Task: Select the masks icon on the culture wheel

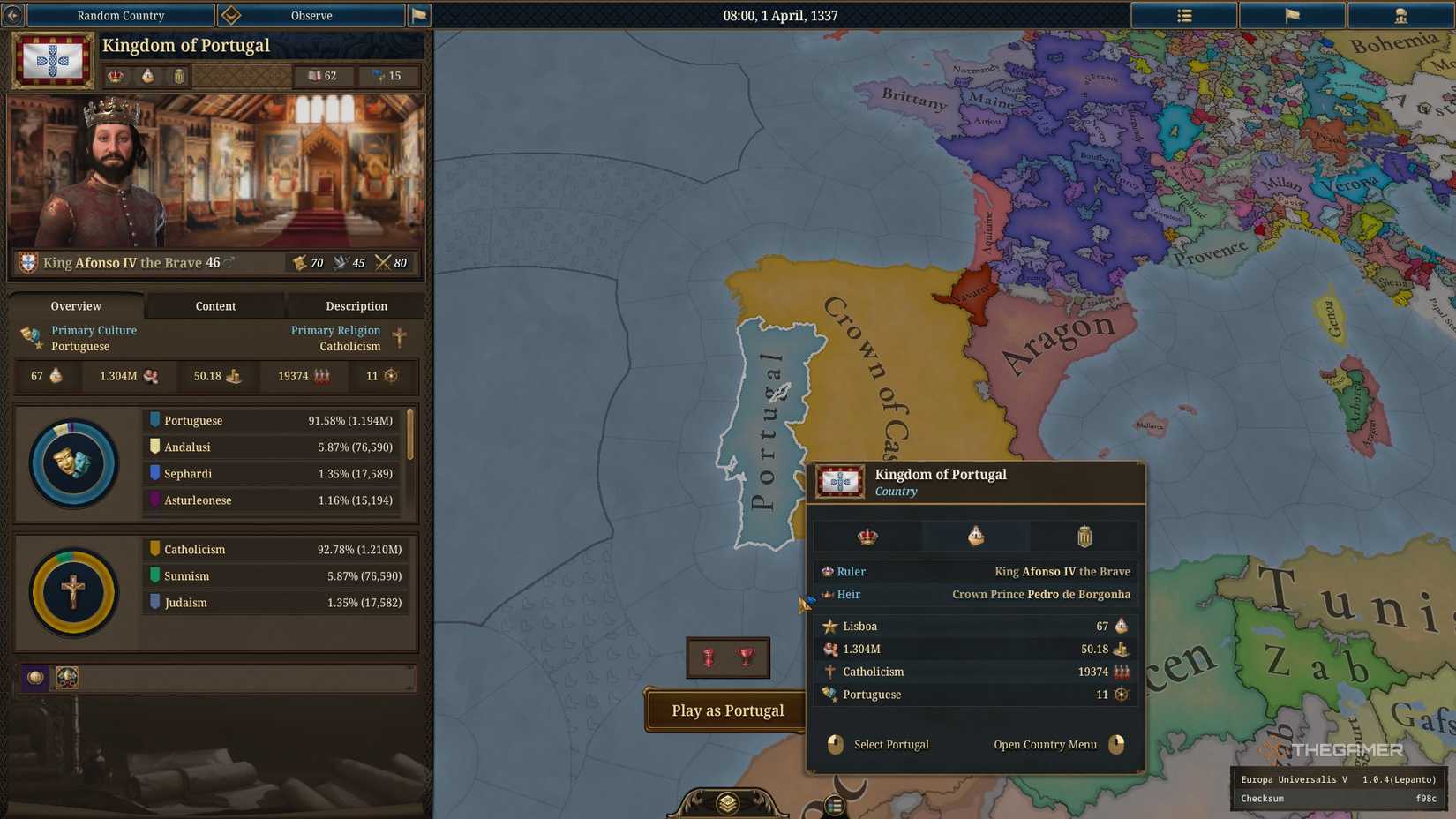Action: (x=73, y=462)
